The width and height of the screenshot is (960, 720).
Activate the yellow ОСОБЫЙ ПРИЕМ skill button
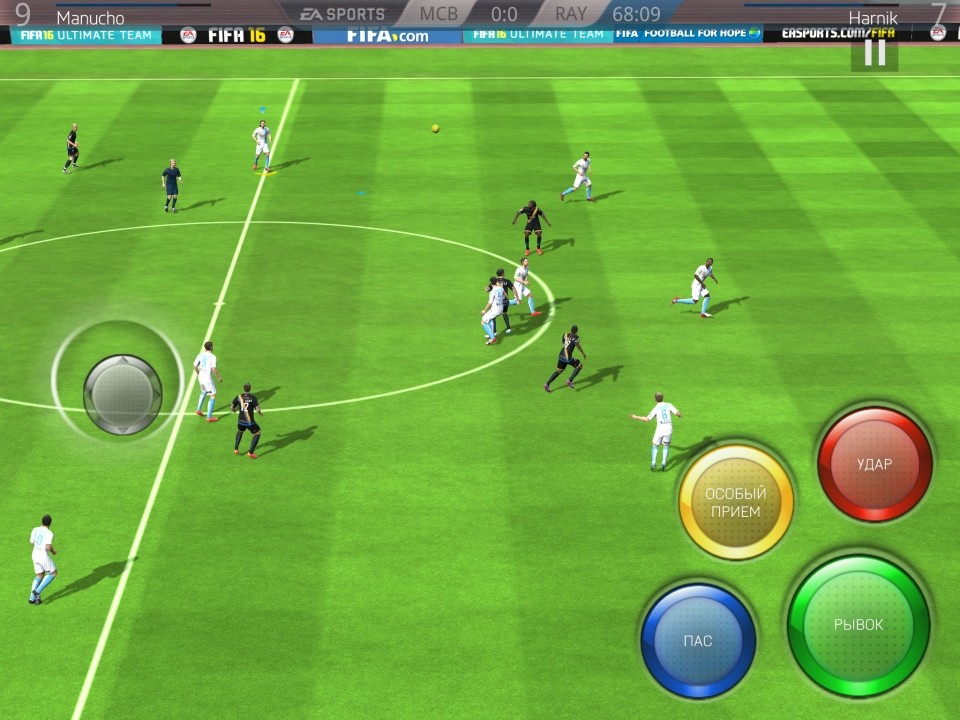(x=736, y=502)
